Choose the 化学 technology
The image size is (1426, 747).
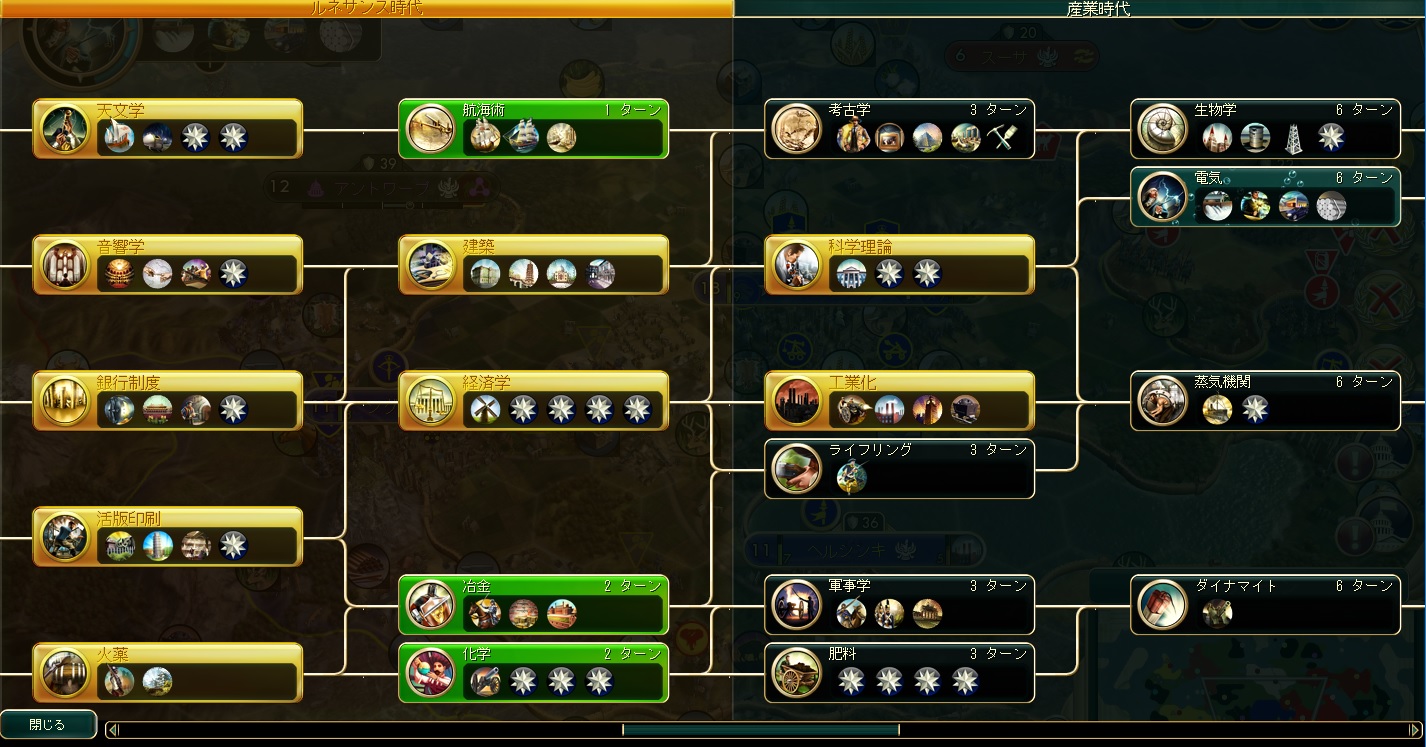click(533, 672)
